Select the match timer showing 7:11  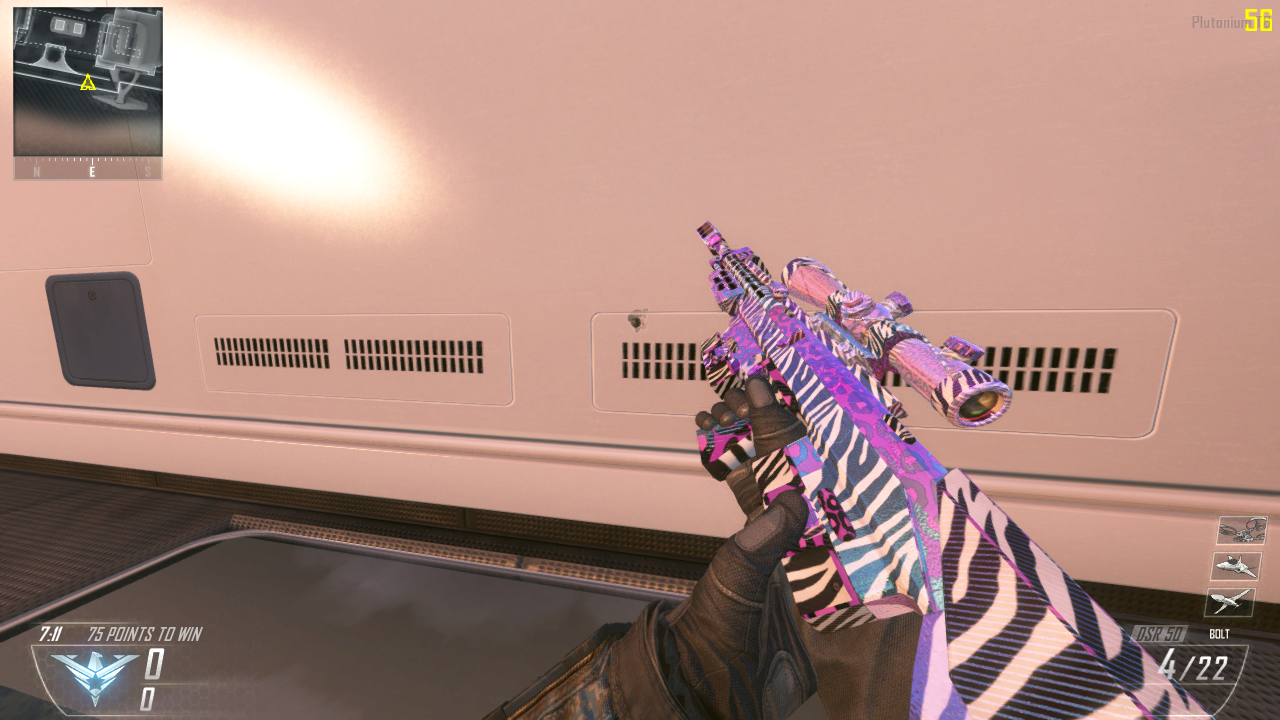click(x=50, y=634)
